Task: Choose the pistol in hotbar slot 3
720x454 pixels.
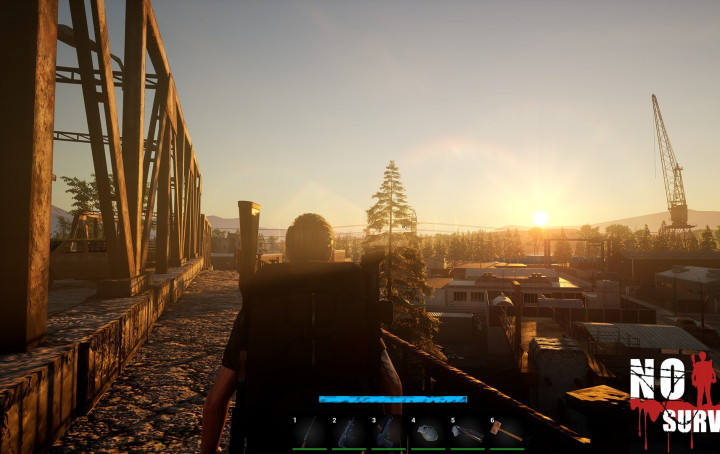Action: click(x=388, y=432)
